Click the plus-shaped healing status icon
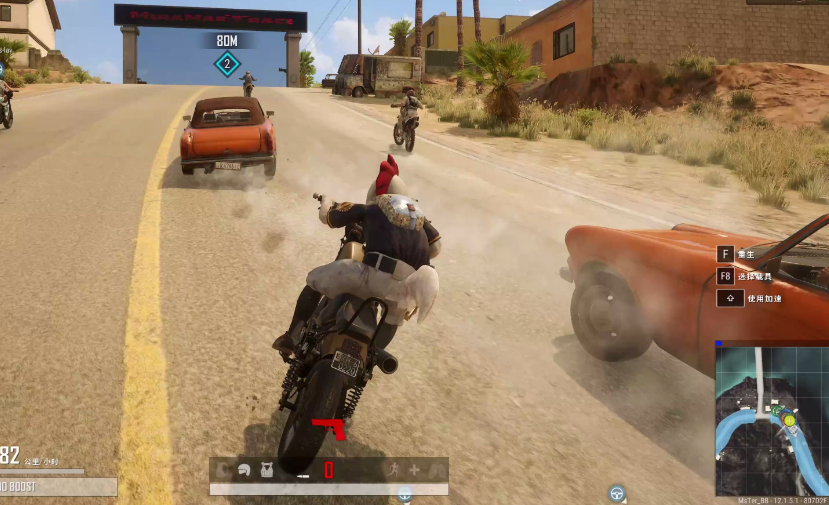The width and height of the screenshot is (829, 505). [414, 469]
